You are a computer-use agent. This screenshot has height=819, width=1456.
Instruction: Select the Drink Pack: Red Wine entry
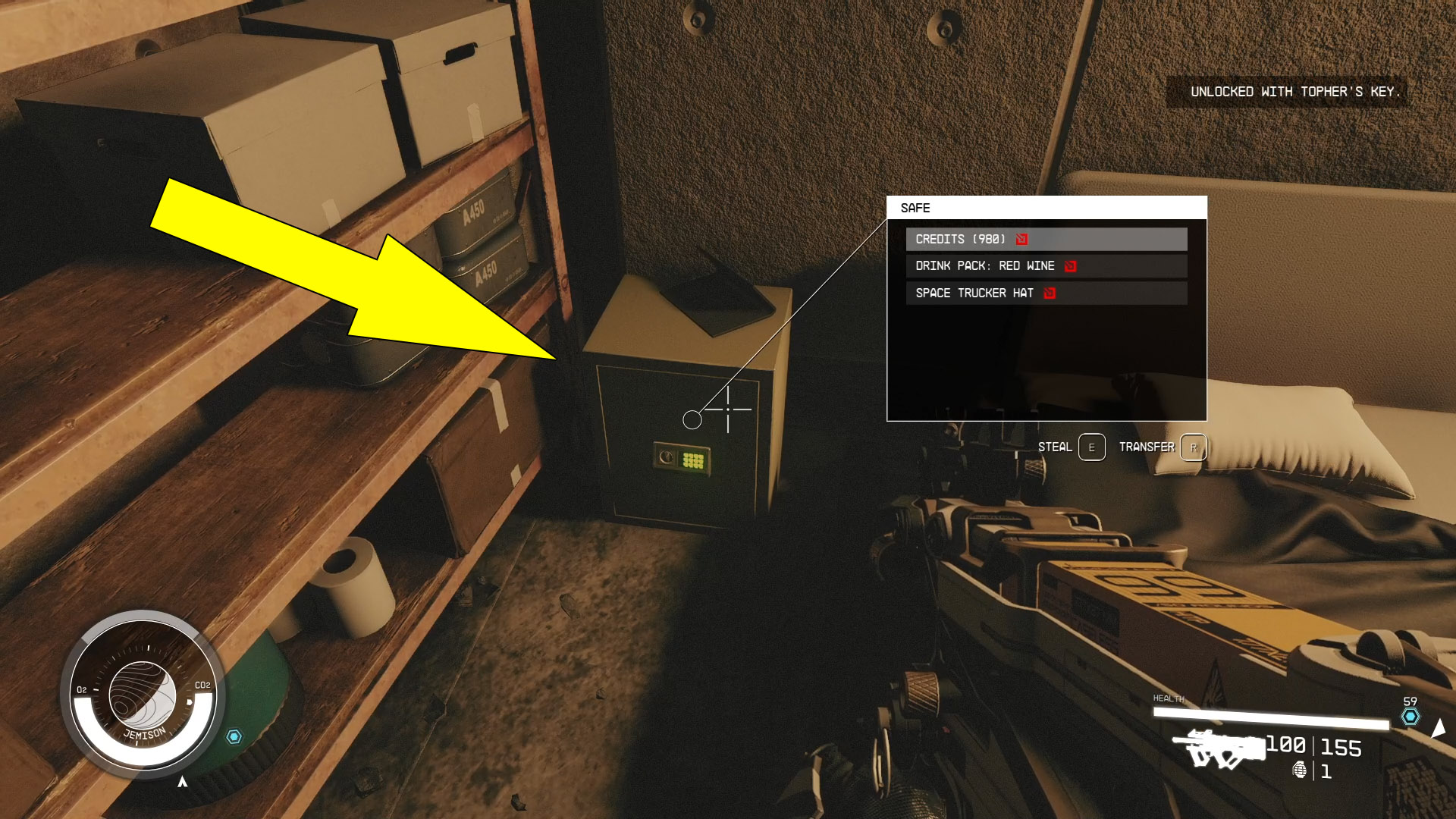point(986,265)
